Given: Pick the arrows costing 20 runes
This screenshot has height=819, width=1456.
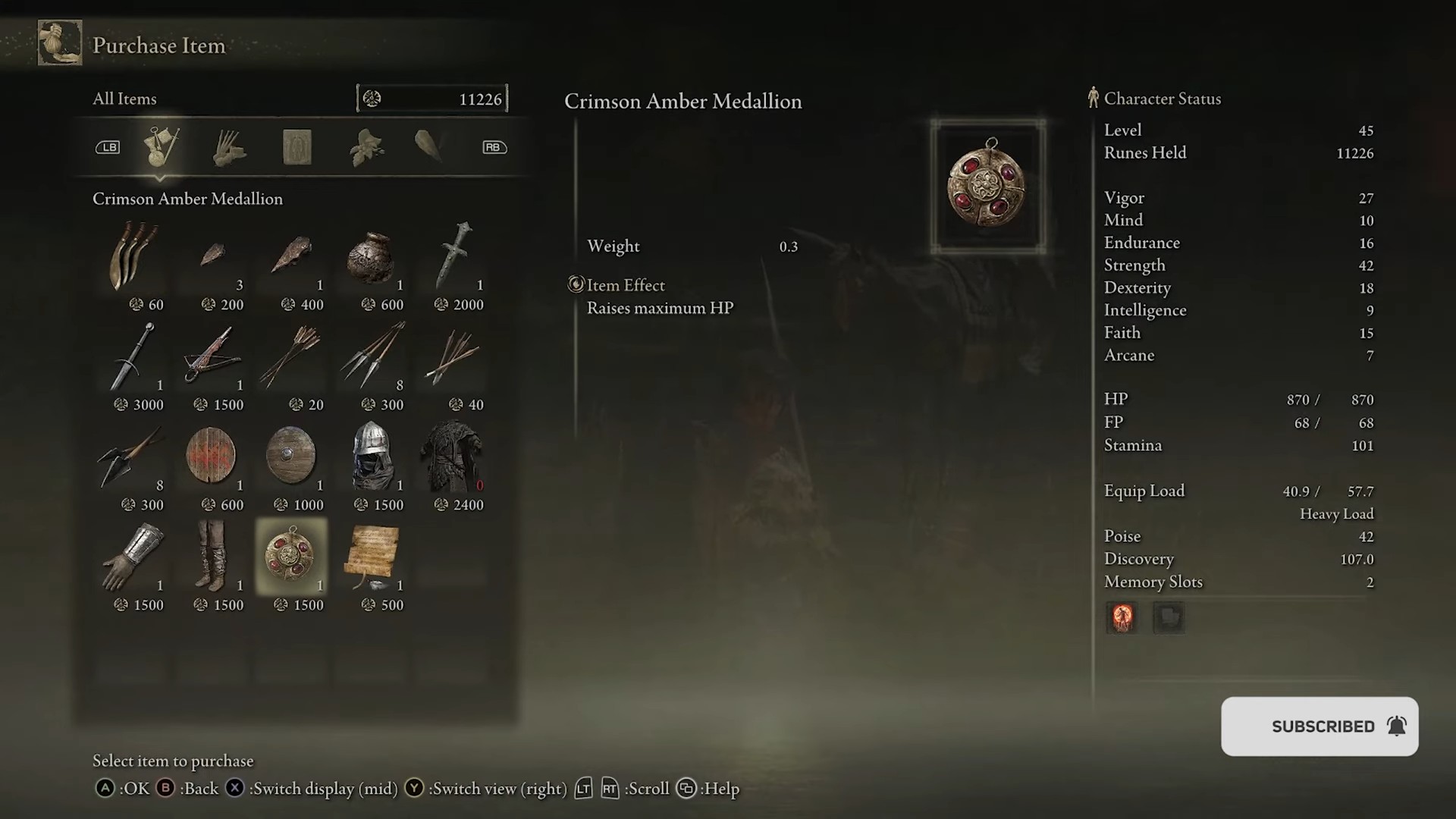Looking at the screenshot, I should point(293,357).
